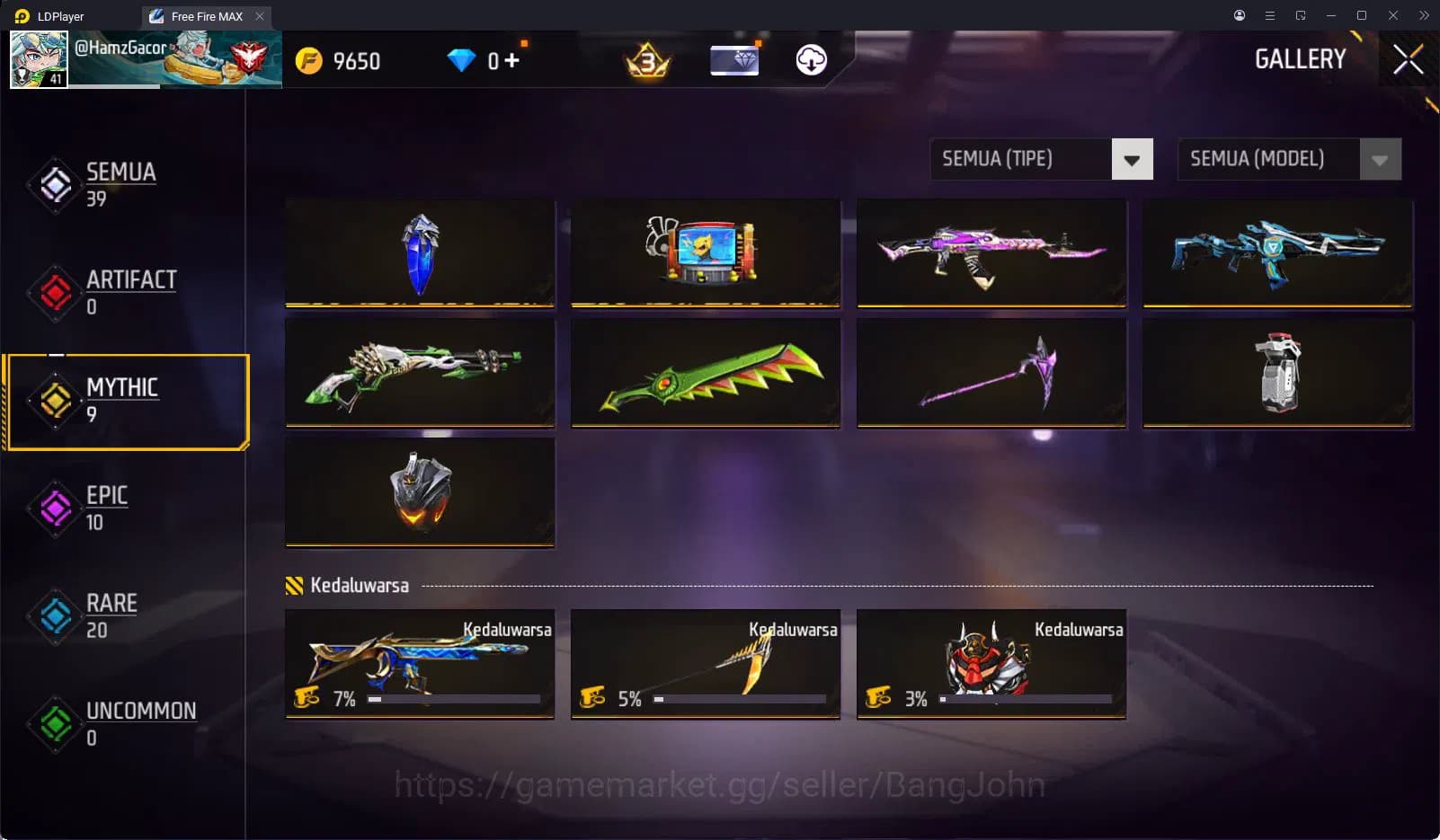Select the gold coin balance icon
The image size is (1440, 840).
(x=310, y=60)
